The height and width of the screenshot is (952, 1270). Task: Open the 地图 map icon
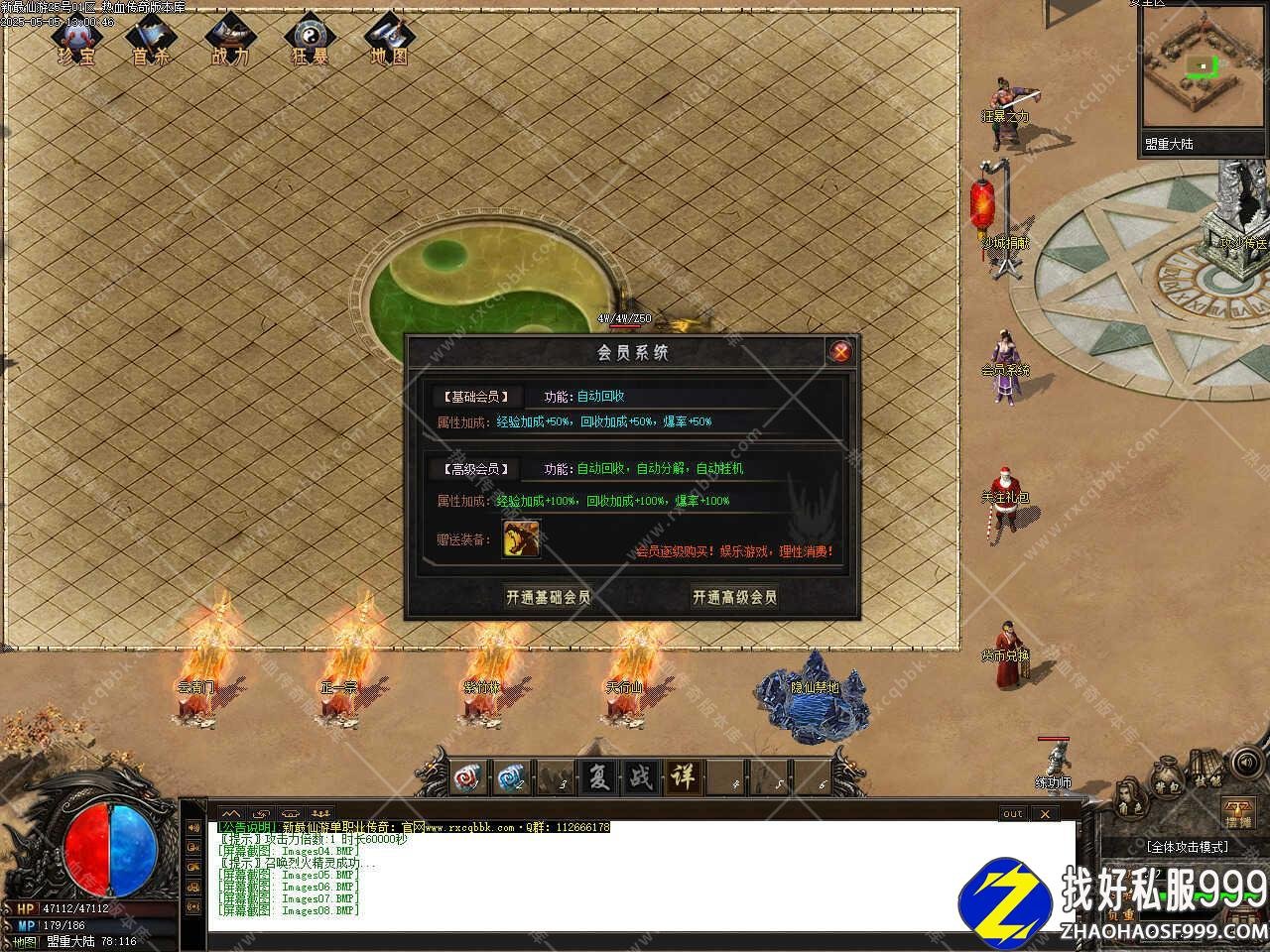click(389, 41)
